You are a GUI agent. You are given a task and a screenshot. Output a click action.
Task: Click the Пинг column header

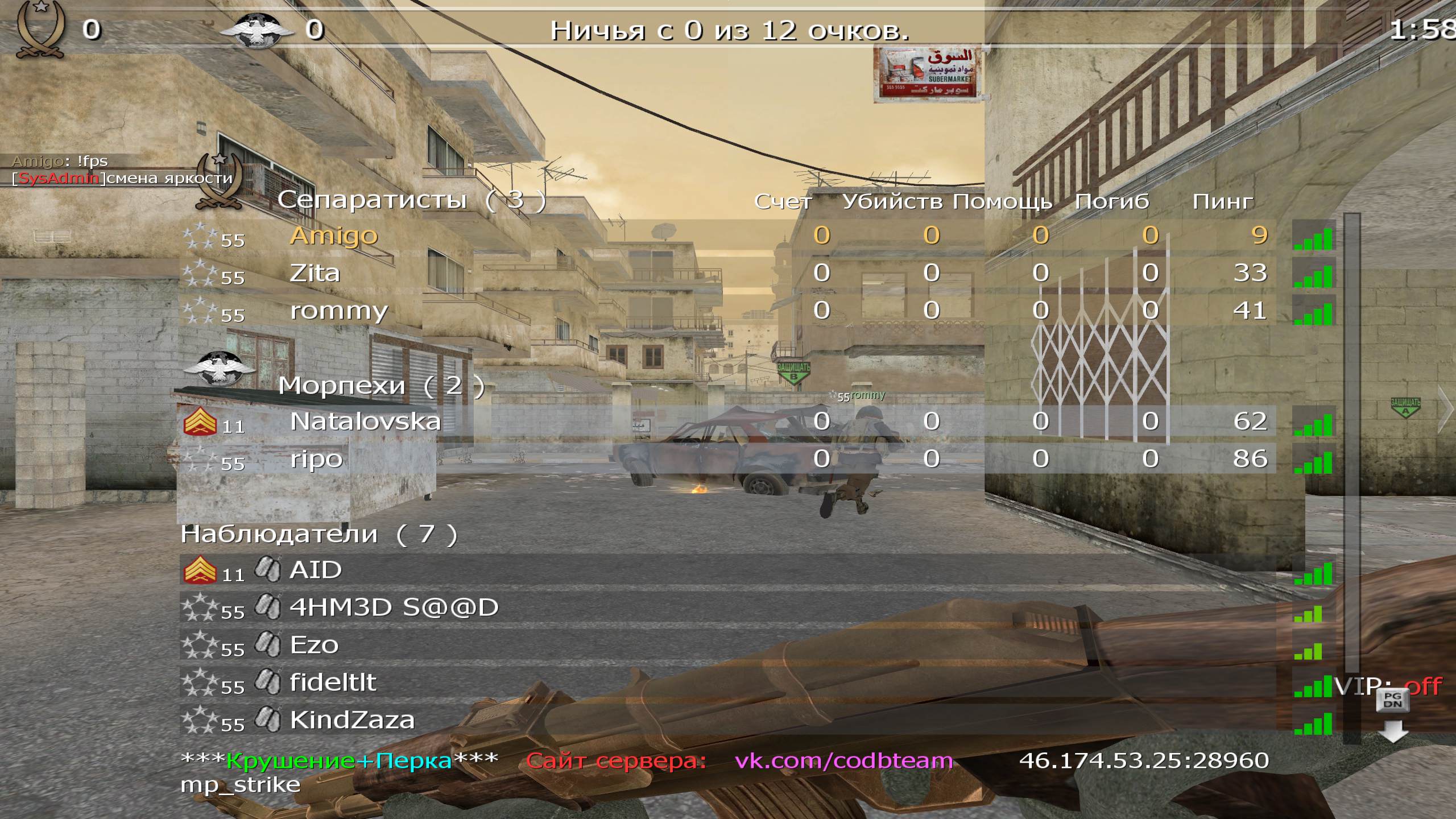(x=1222, y=201)
